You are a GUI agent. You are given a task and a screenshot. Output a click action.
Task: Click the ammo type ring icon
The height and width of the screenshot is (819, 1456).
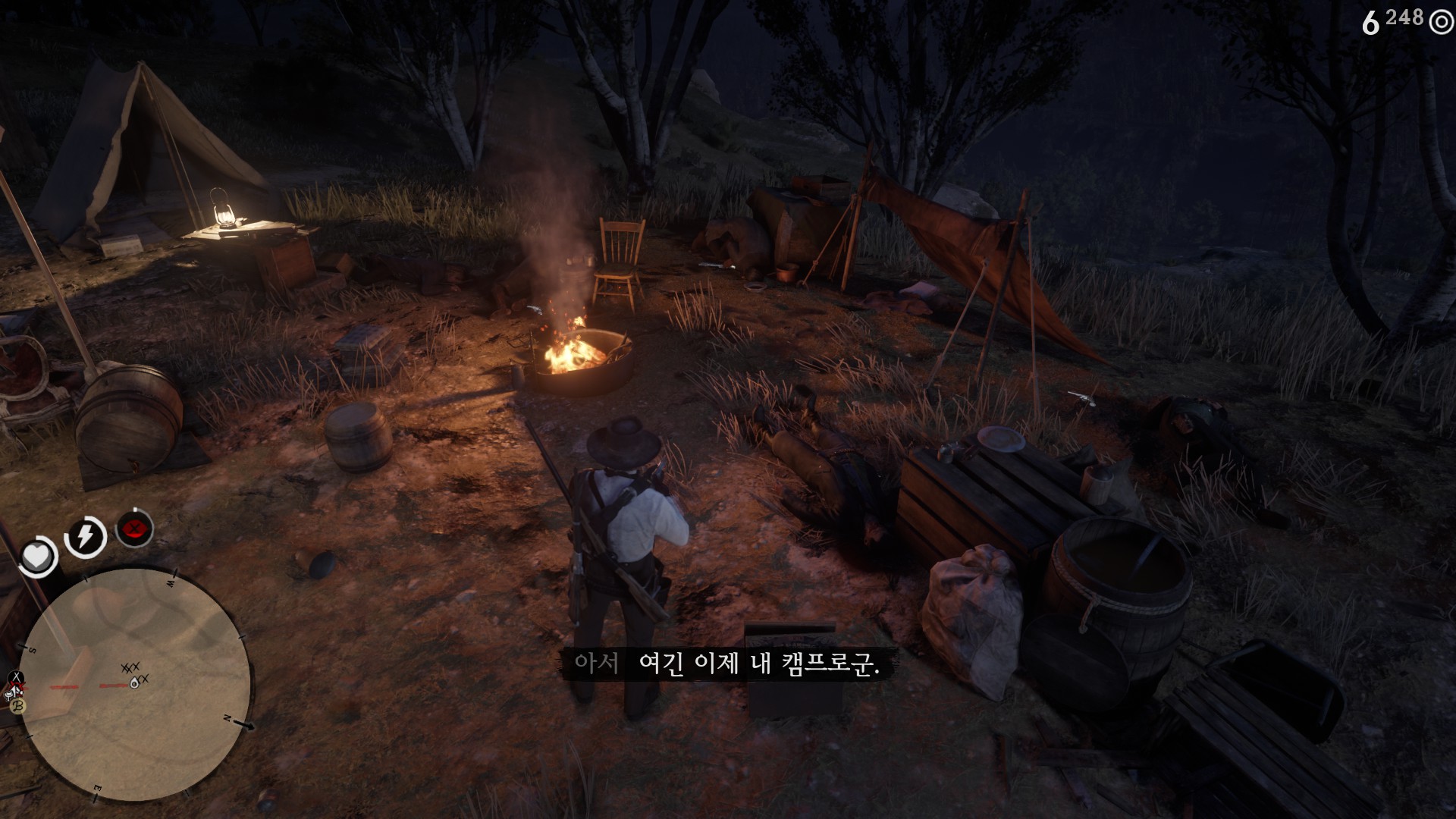click(x=1440, y=23)
